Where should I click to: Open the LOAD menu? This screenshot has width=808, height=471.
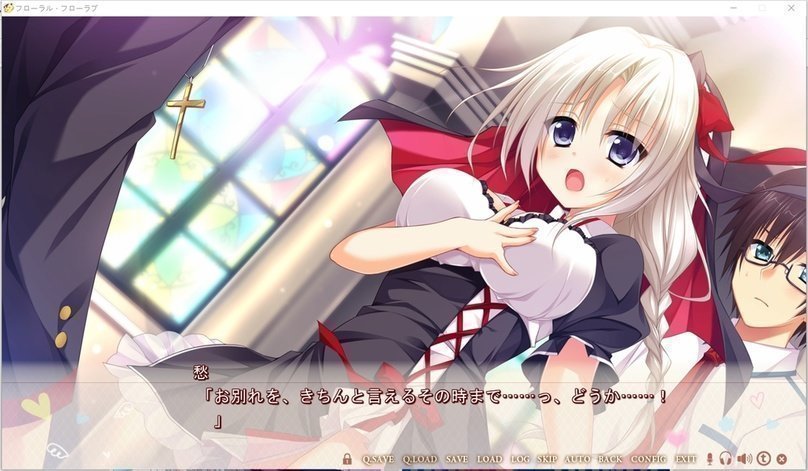[489, 459]
